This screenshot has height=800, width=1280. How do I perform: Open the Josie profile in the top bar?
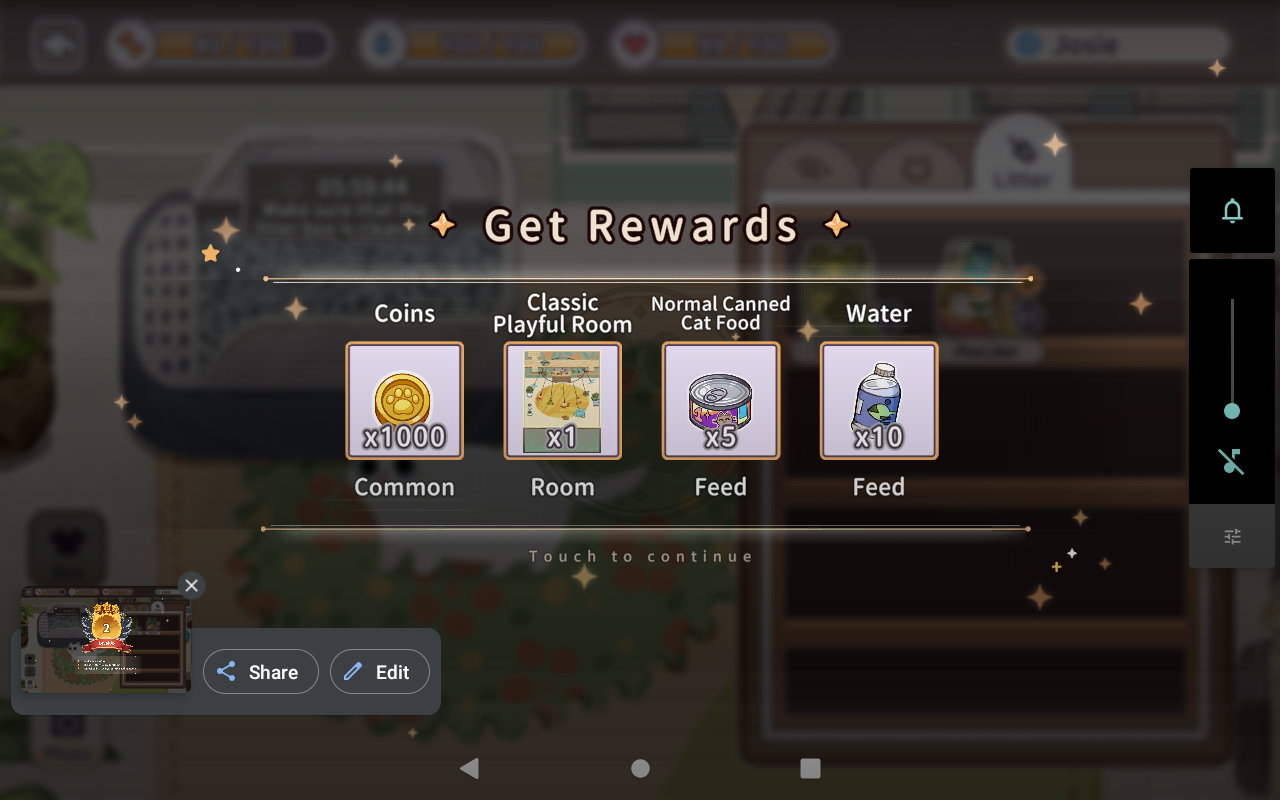(x=1118, y=44)
